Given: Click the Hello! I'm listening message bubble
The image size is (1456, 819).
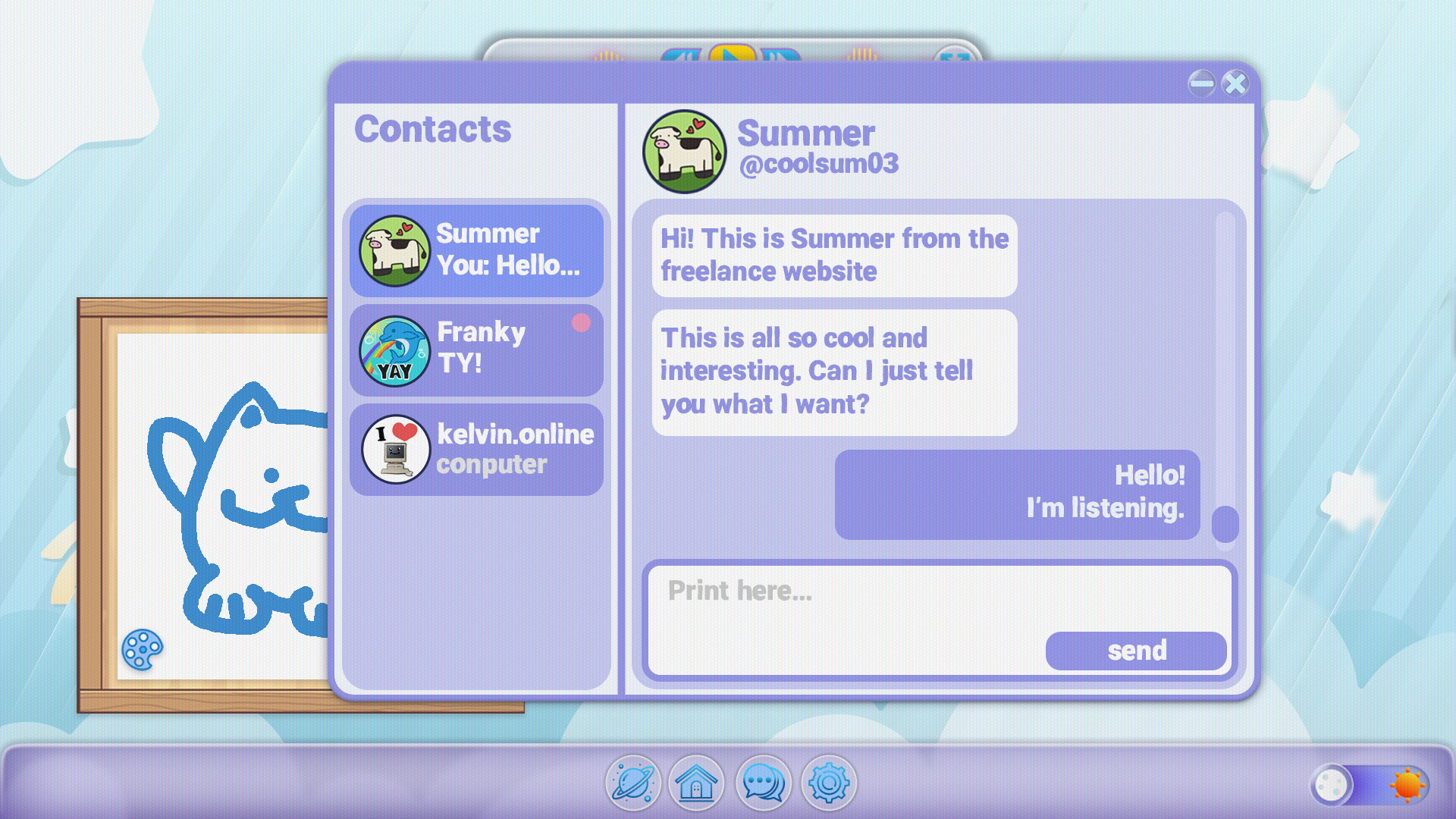Looking at the screenshot, I should coord(1016,493).
